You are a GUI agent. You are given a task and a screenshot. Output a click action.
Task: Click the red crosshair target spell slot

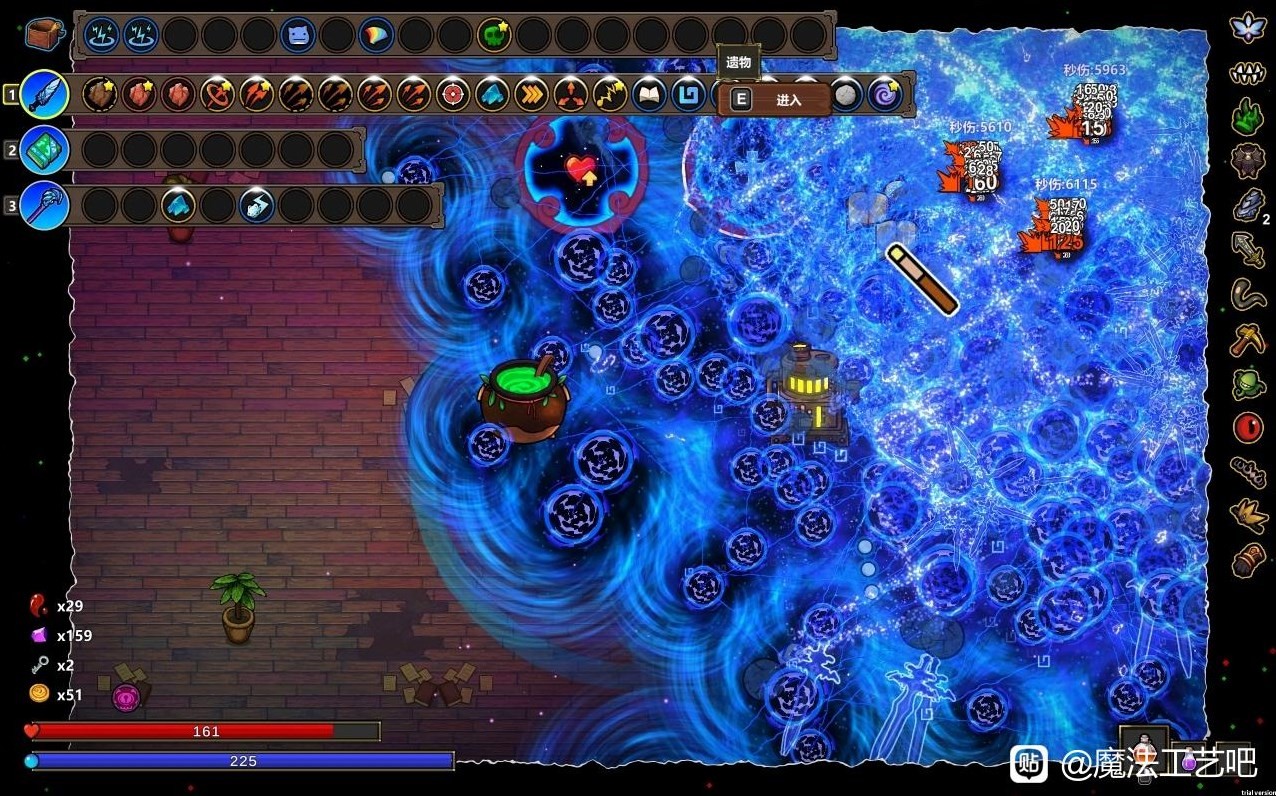click(454, 95)
